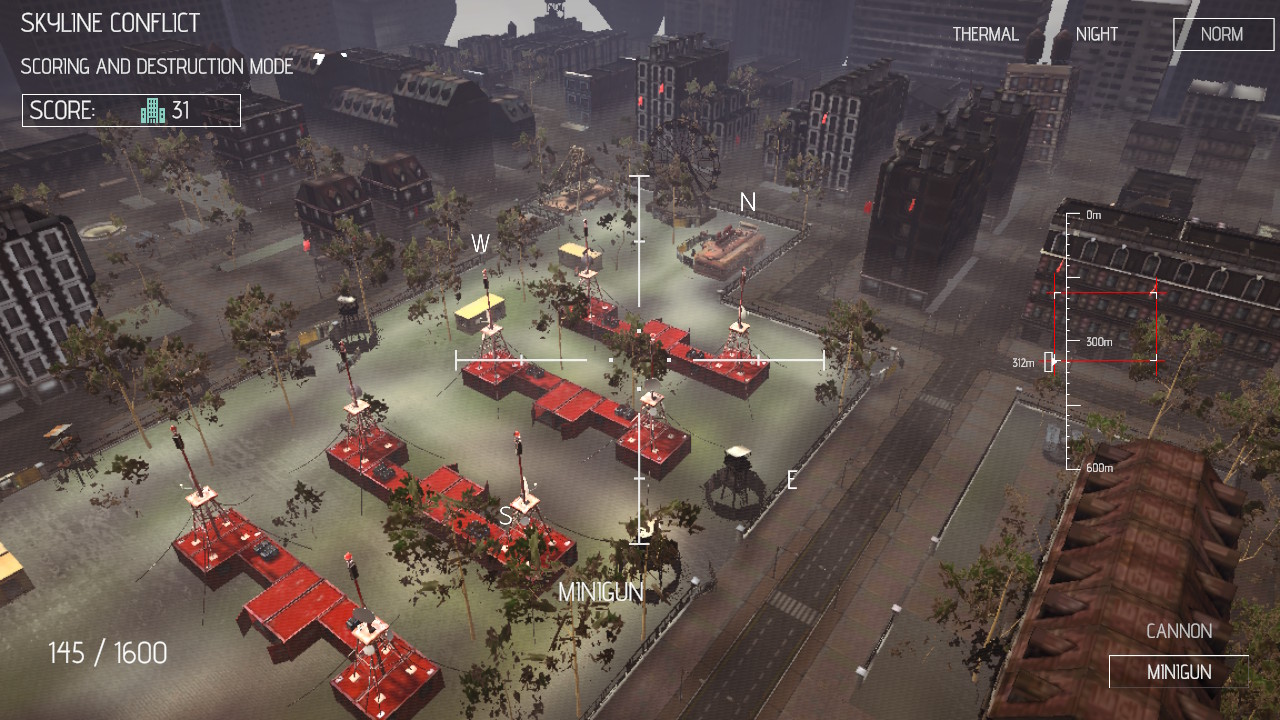Image resolution: width=1280 pixels, height=720 pixels.
Task: Click the S compass marker
Action: [x=506, y=517]
